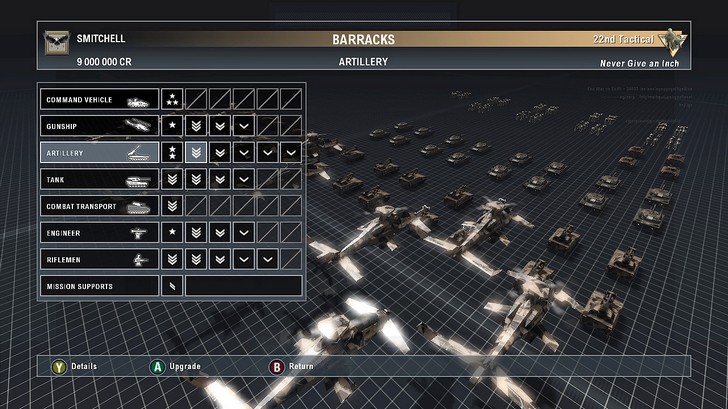The image size is (728, 409).
Task: Select the Tank unit row
Action: tap(99, 180)
